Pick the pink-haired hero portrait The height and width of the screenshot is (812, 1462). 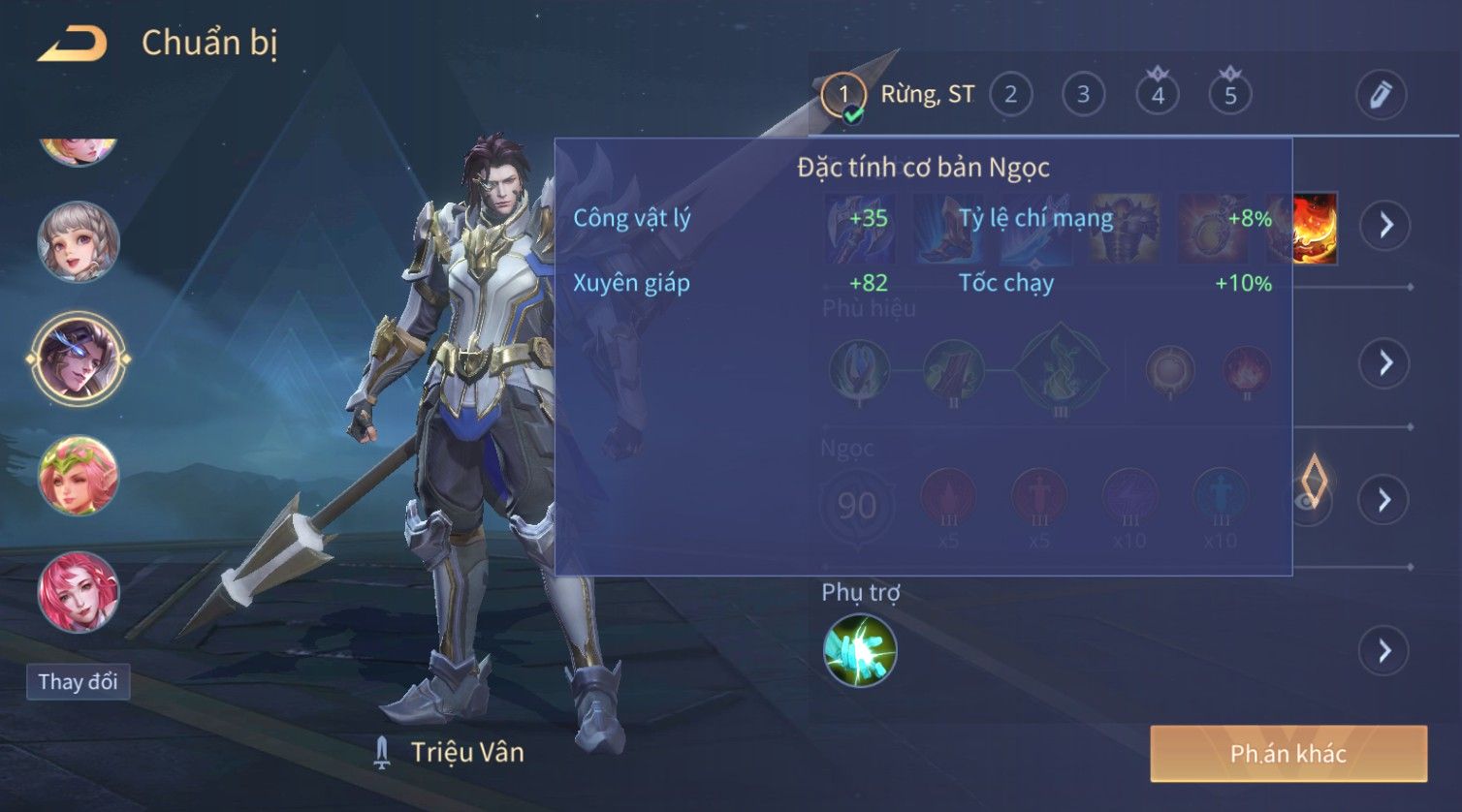[x=78, y=591]
